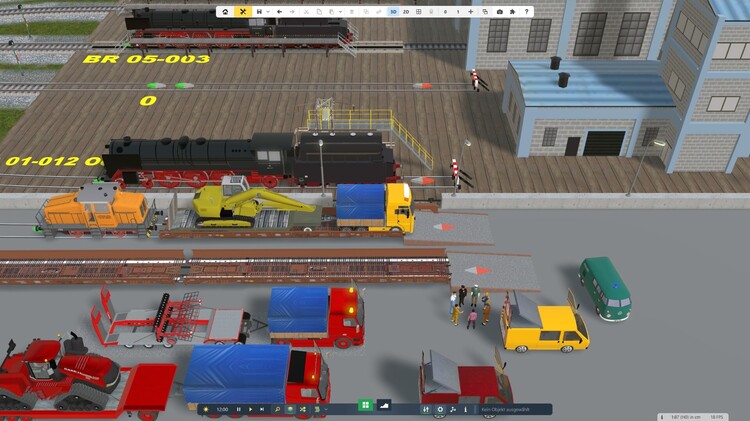Screen dimensions: 750x421
Task: Click the magnifier search icon in bottom bar
Action: pyautogui.click(x=277, y=409)
